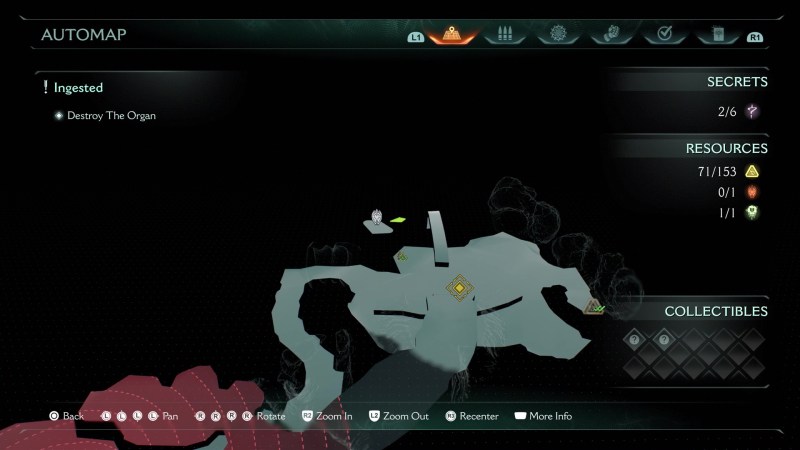Select the white helmet marker on the map
This screenshot has width=800, height=450.
click(x=377, y=217)
